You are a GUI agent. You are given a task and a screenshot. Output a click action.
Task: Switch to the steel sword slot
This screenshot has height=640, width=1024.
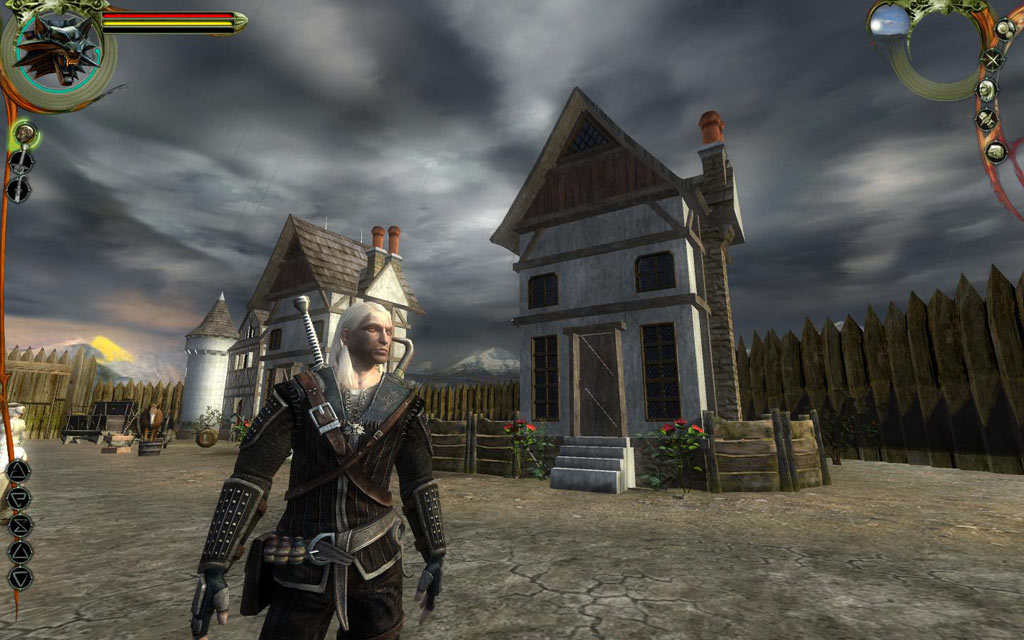(20, 160)
